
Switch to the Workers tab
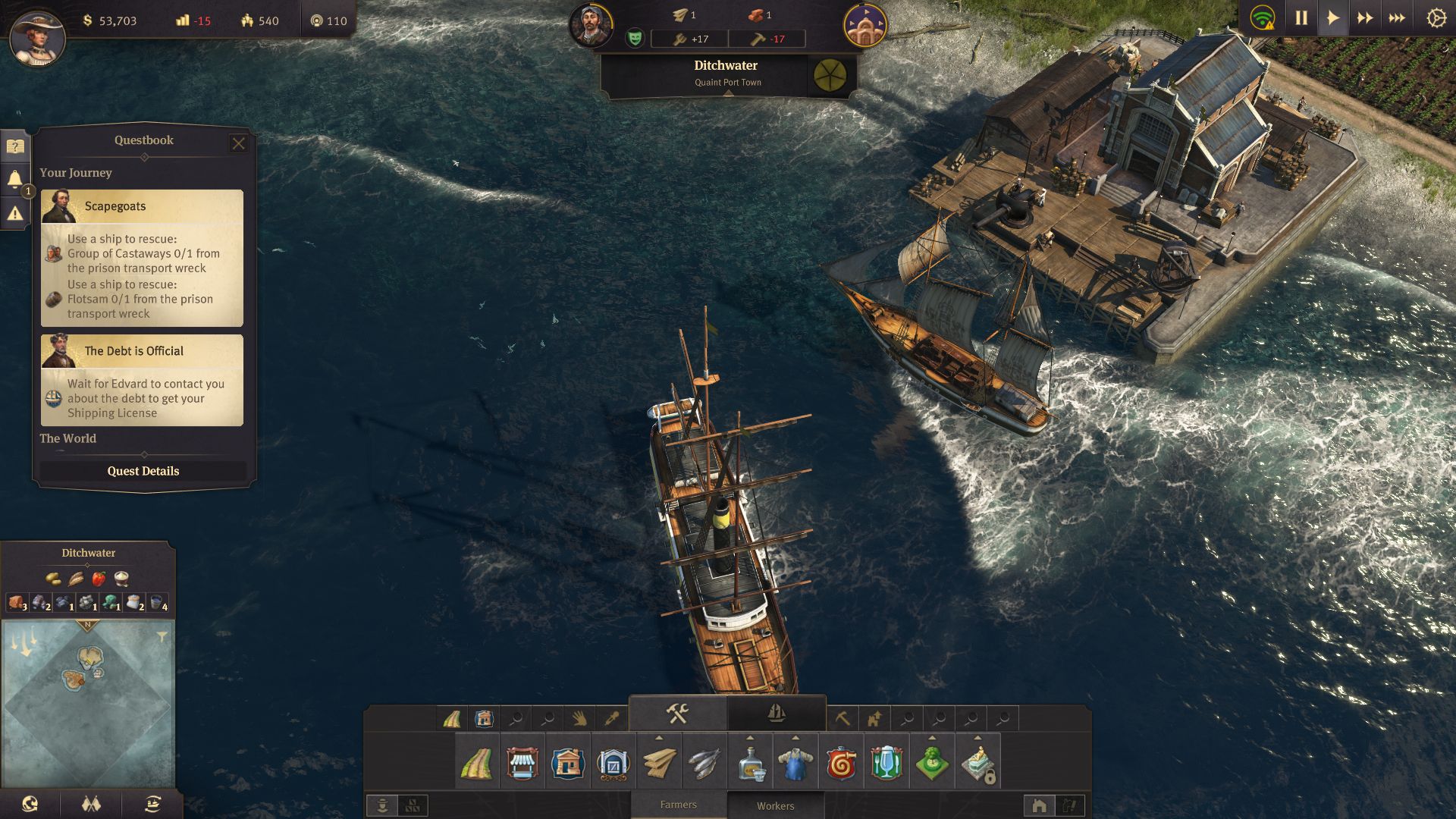pyautogui.click(x=775, y=805)
